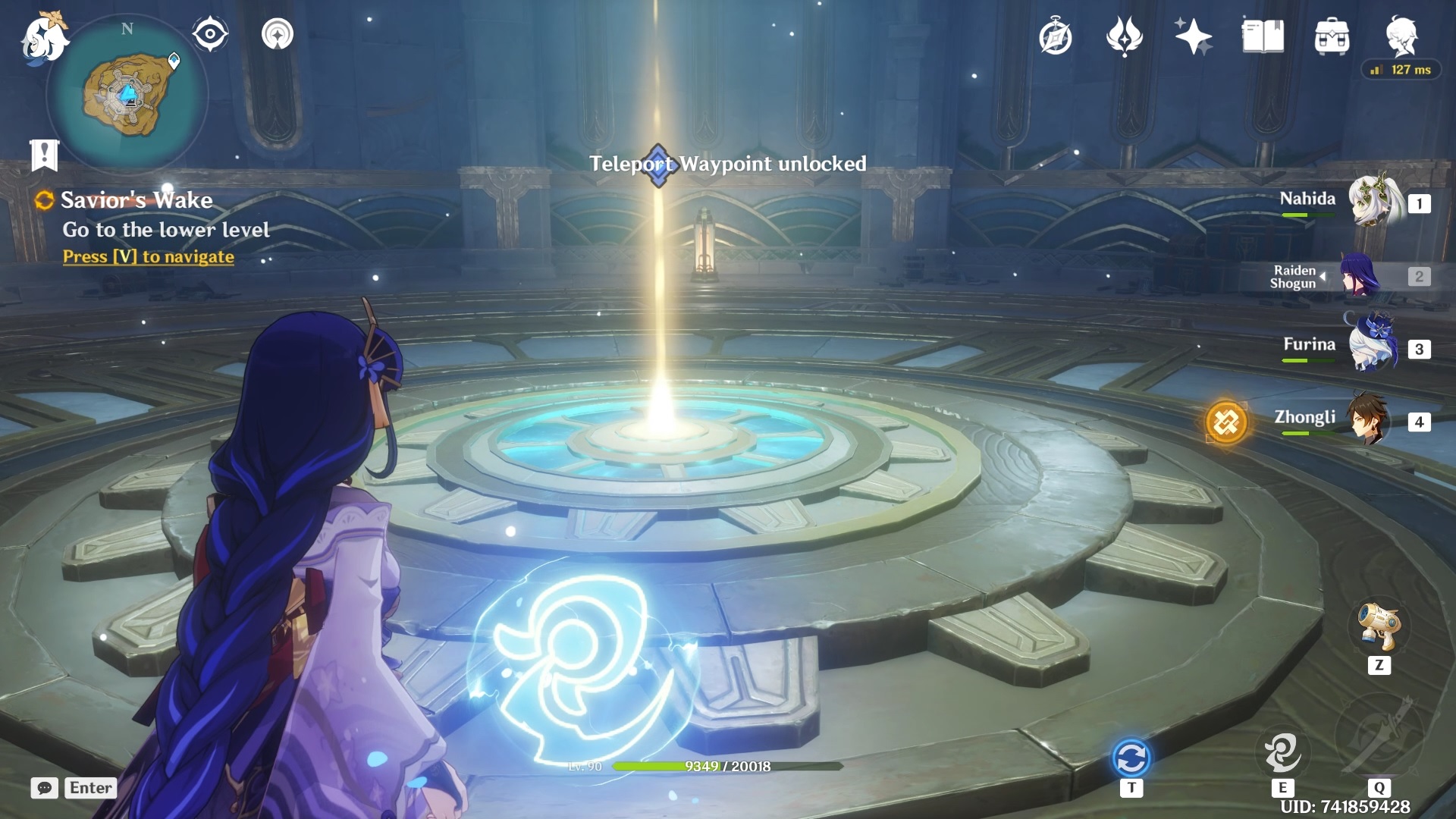
Task: Open the chat speech bubble icon
Action: pos(45,788)
